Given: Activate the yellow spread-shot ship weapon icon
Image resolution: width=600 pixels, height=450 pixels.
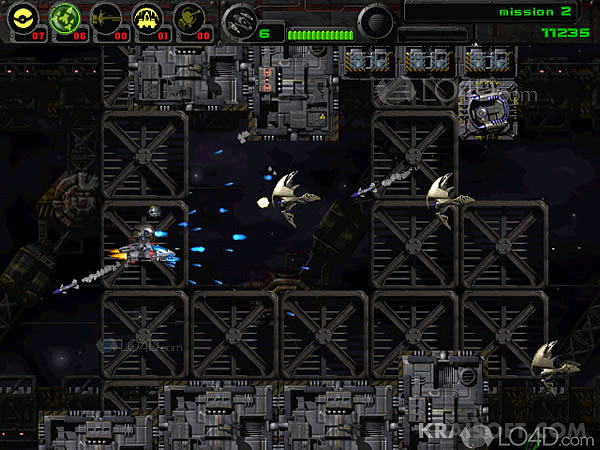Looking at the screenshot, I should pyautogui.click(x=148, y=17).
